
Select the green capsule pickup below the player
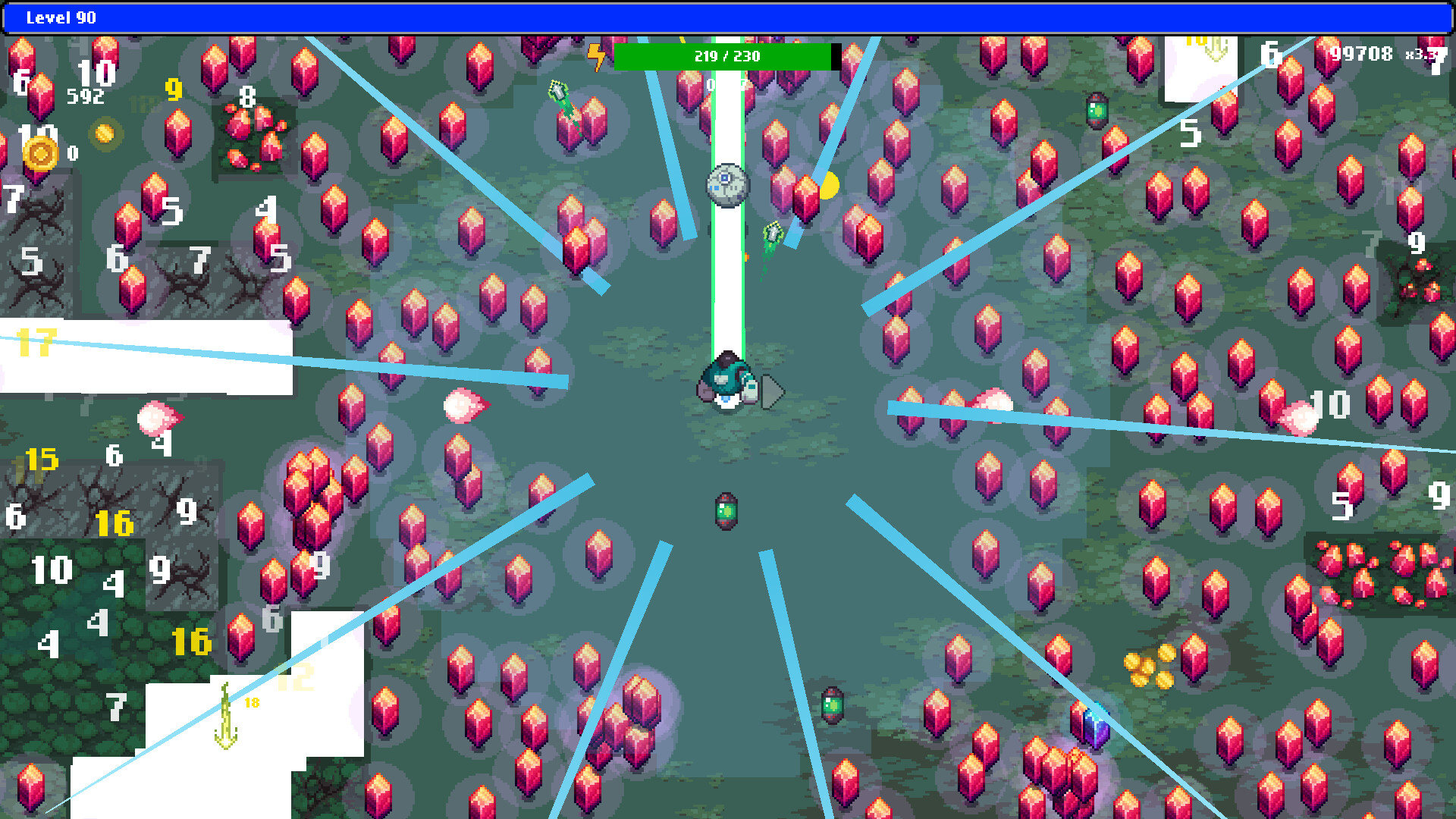click(x=726, y=511)
